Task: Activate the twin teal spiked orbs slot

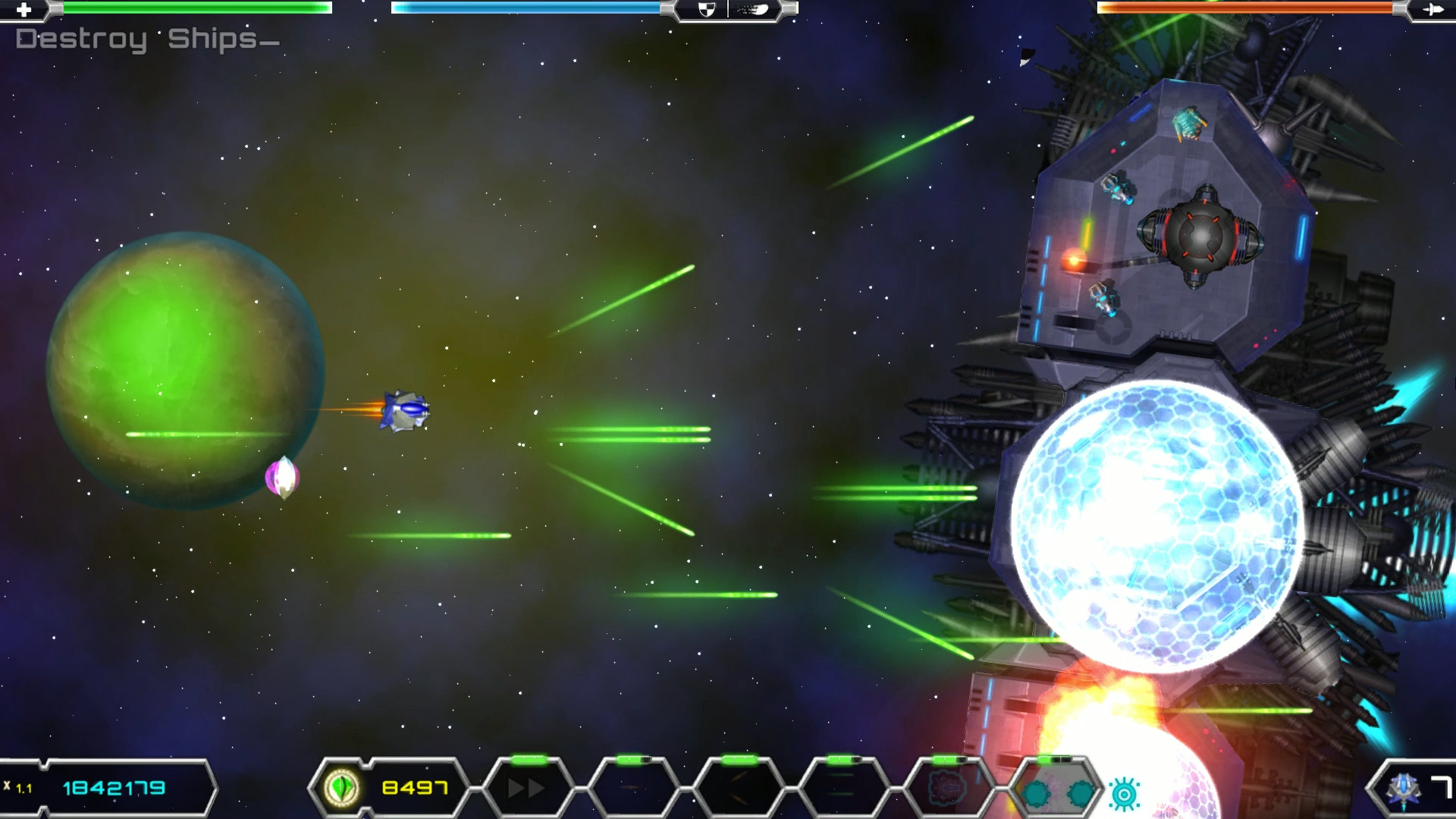Action: pos(1057,793)
